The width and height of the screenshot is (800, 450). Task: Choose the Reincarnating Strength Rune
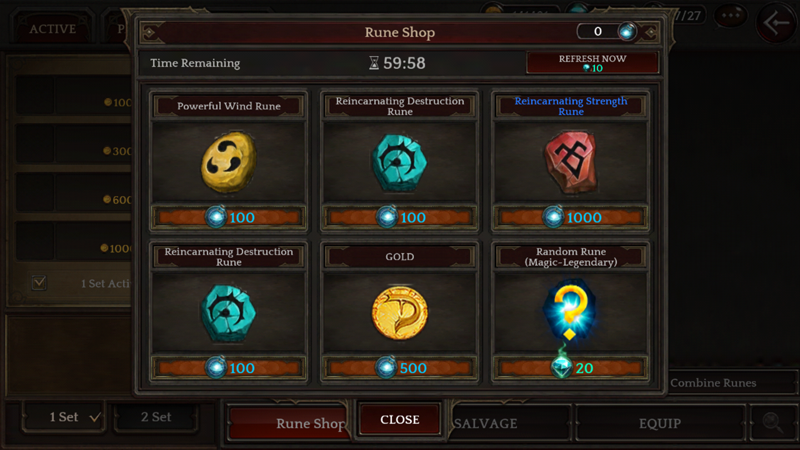(571, 160)
